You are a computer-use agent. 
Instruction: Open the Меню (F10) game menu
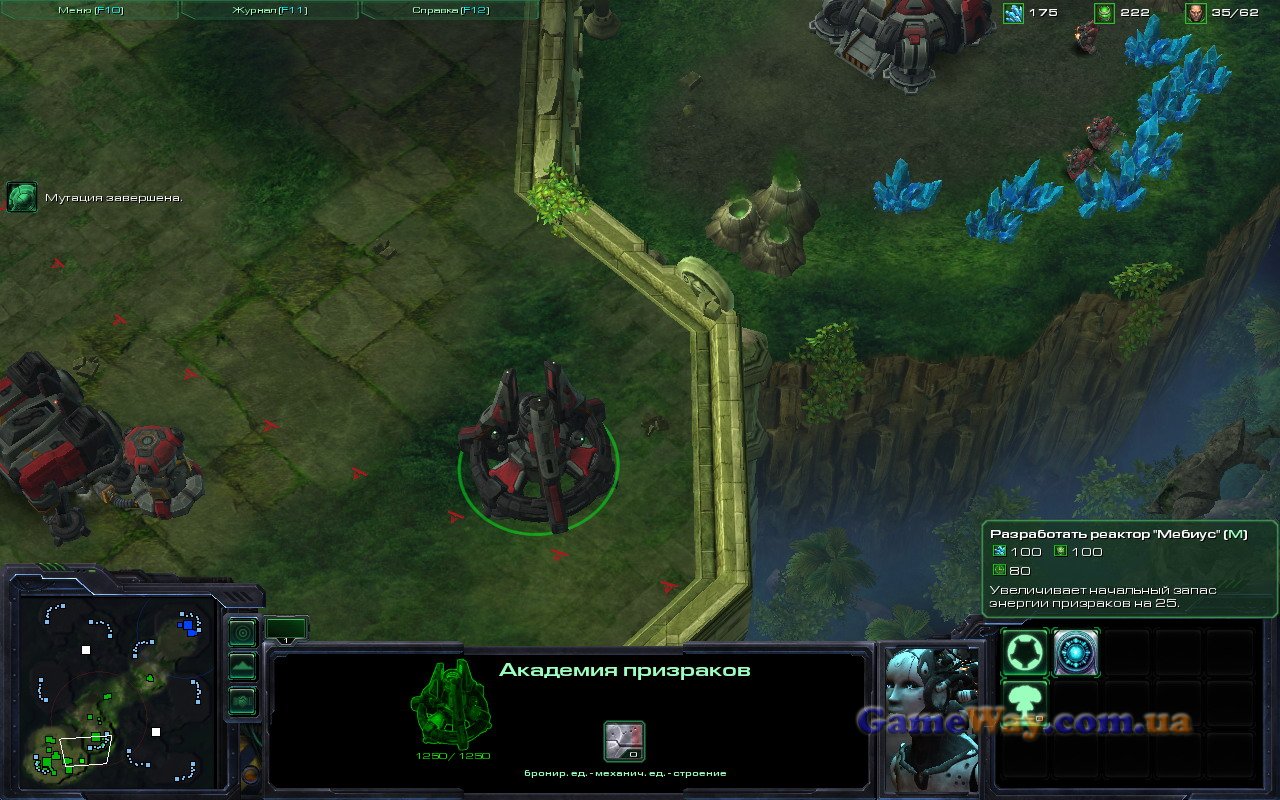[x=89, y=10]
